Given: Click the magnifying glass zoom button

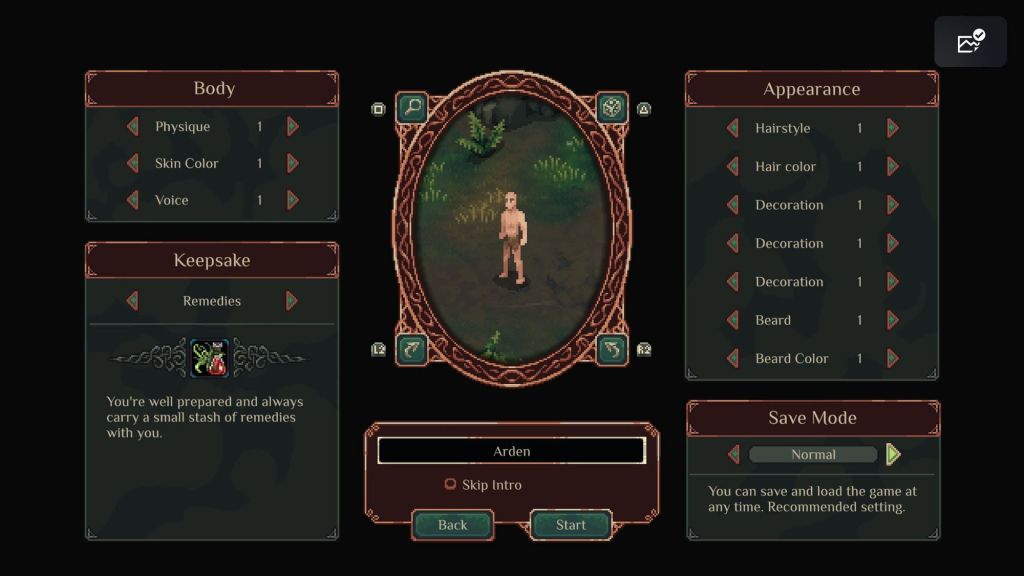Looking at the screenshot, I should click(x=411, y=107).
